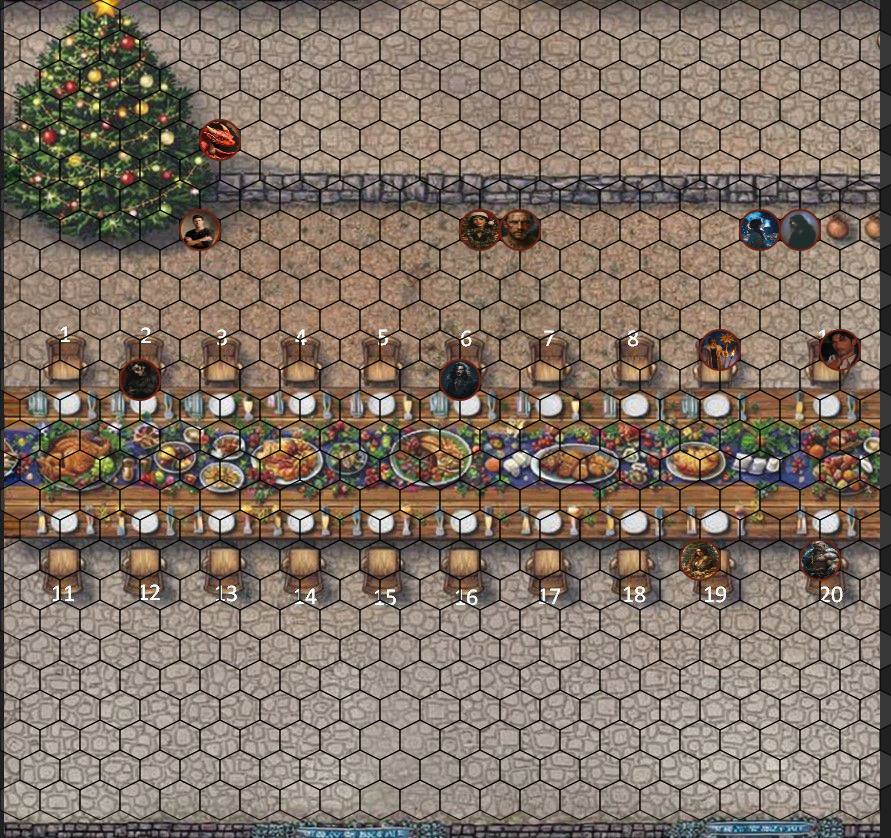Pick the dark hooded long-haired figure token
The image size is (891, 838).
pos(800,230)
